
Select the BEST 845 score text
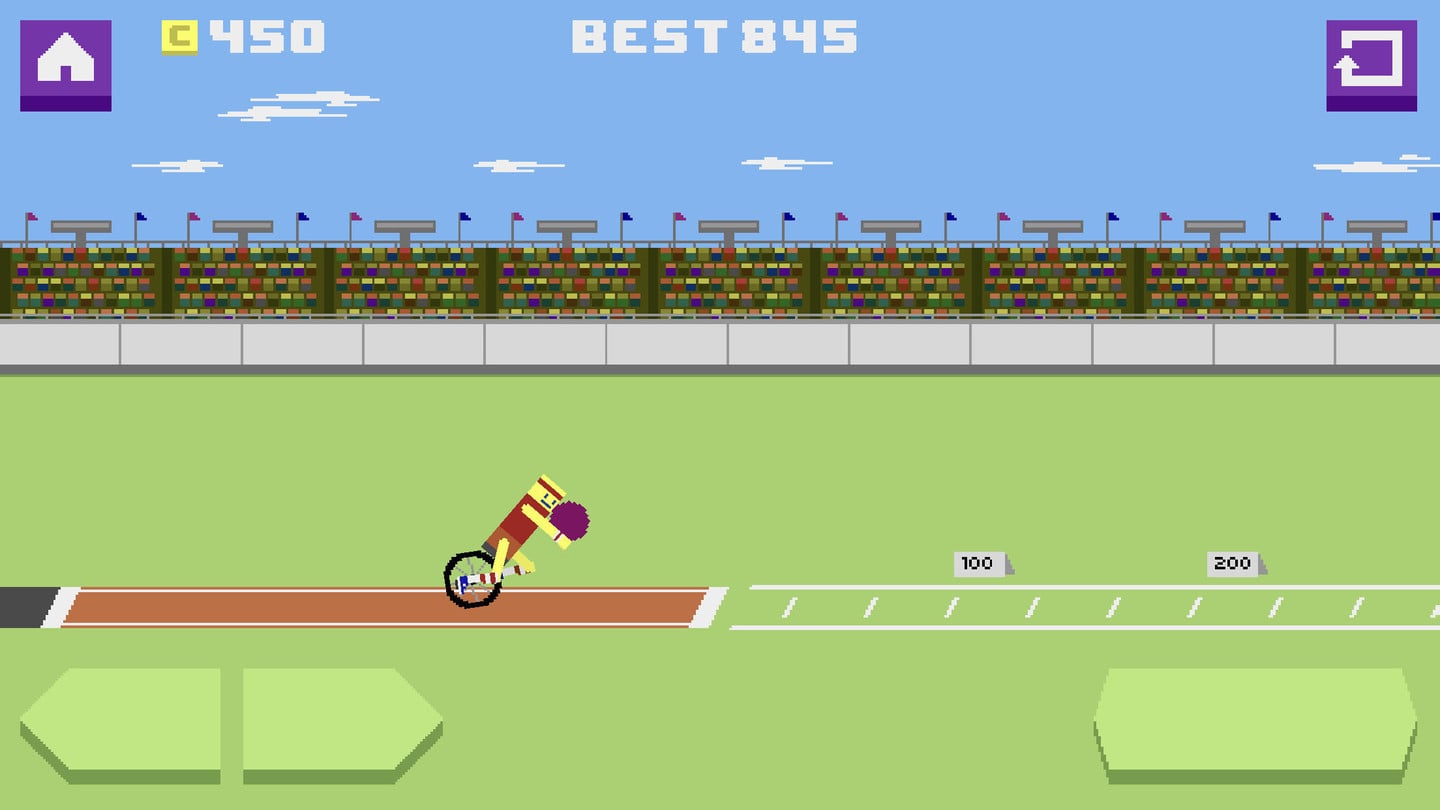[x=713, y=34]
